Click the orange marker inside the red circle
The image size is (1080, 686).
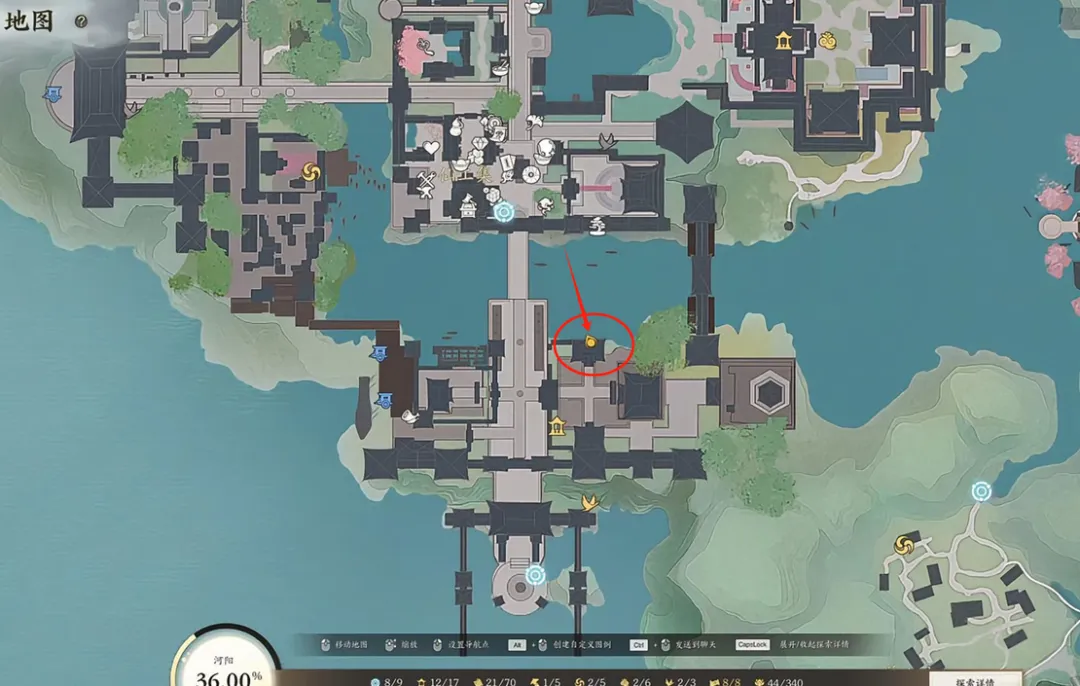(x=591, y=343)
